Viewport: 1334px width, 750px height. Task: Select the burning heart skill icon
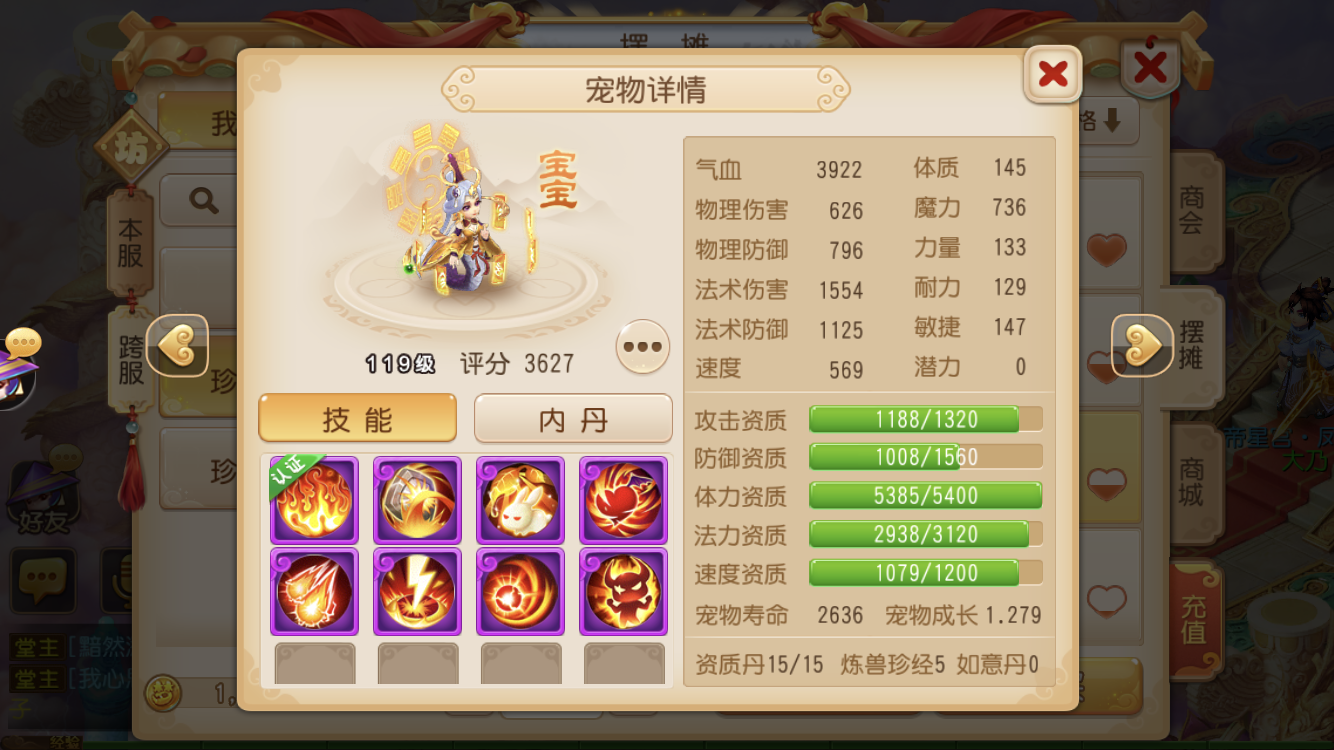click(x=623, y=500)
